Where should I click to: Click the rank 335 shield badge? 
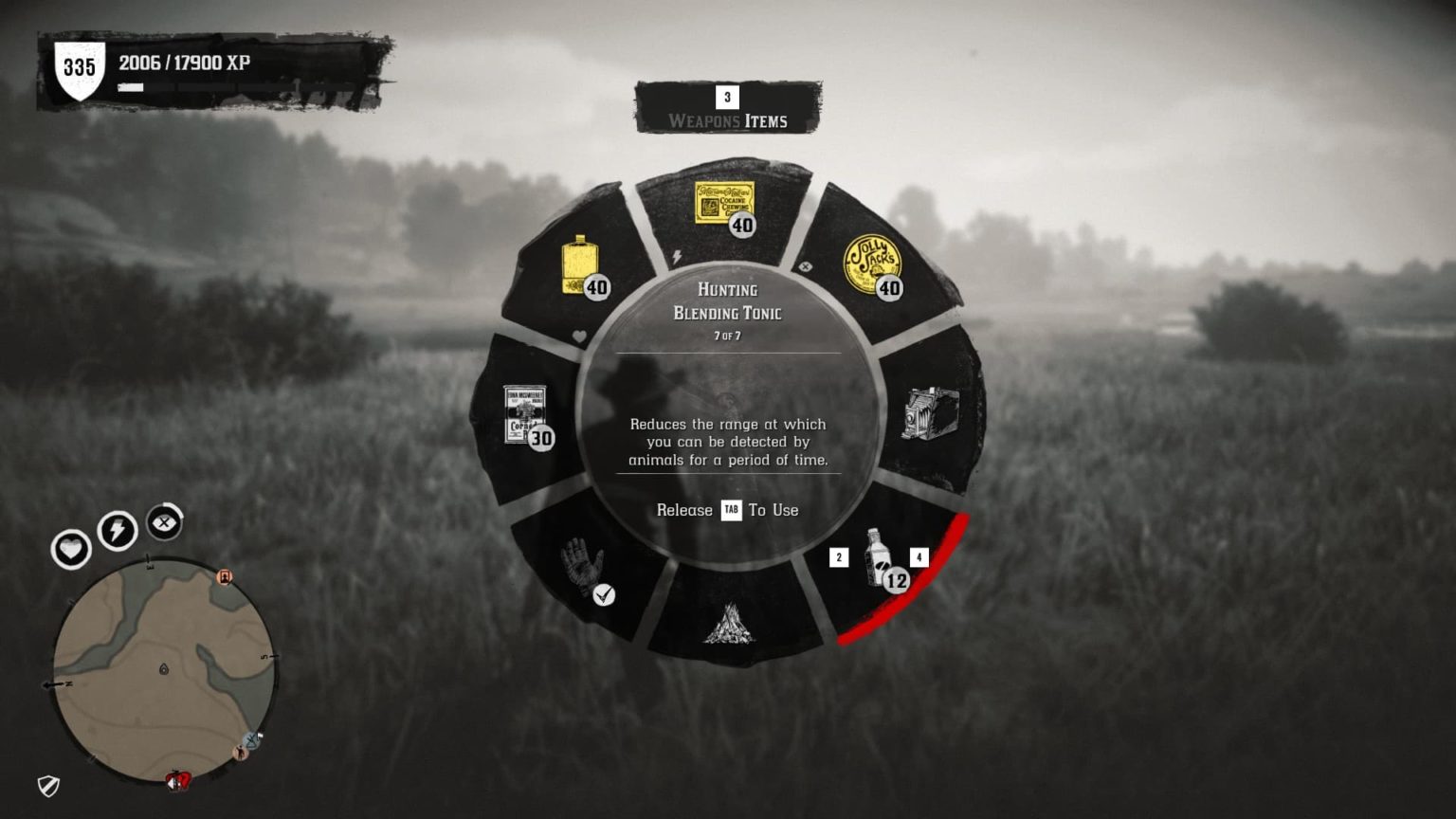click(82, 66)
